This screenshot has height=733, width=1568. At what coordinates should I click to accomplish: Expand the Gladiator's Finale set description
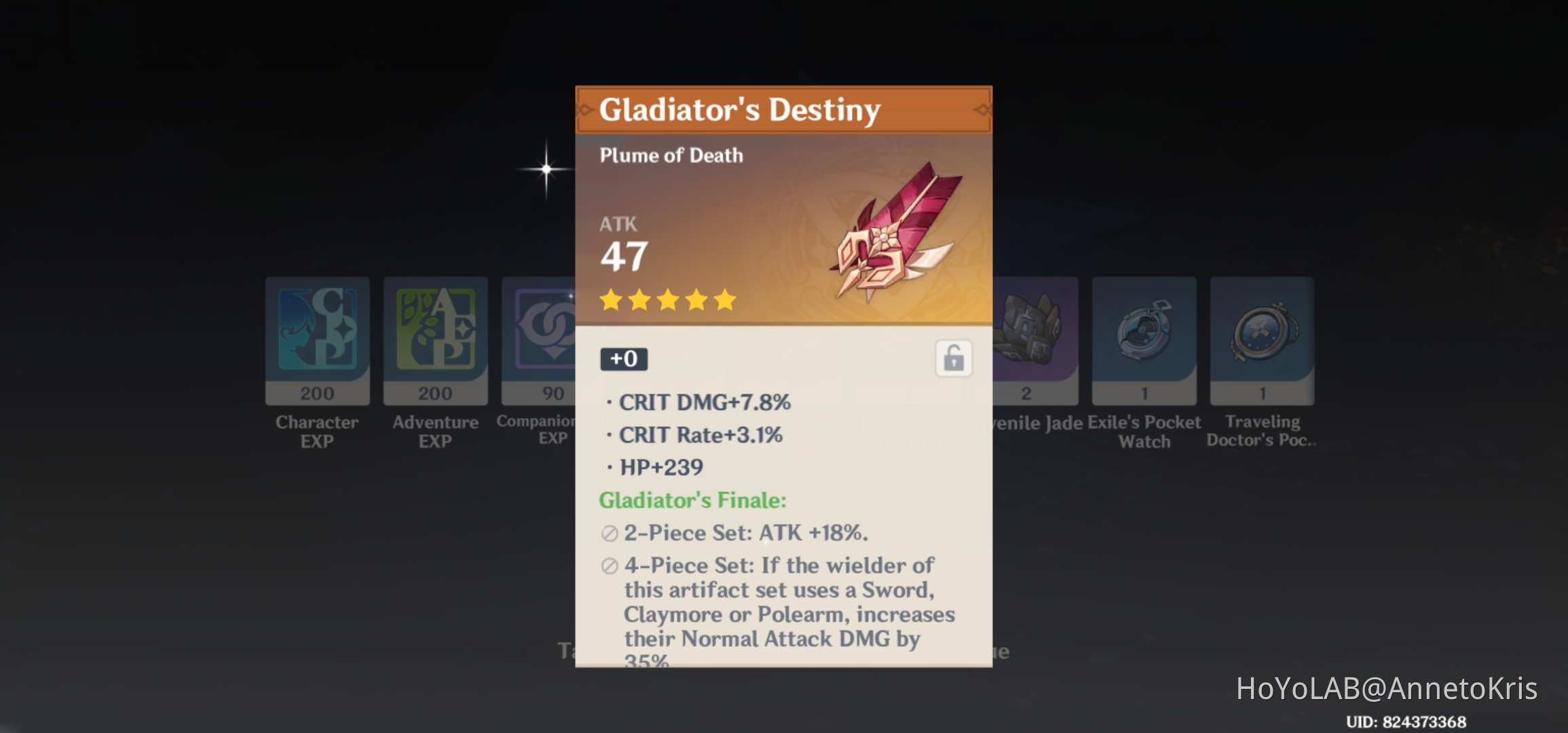[692, 500]
